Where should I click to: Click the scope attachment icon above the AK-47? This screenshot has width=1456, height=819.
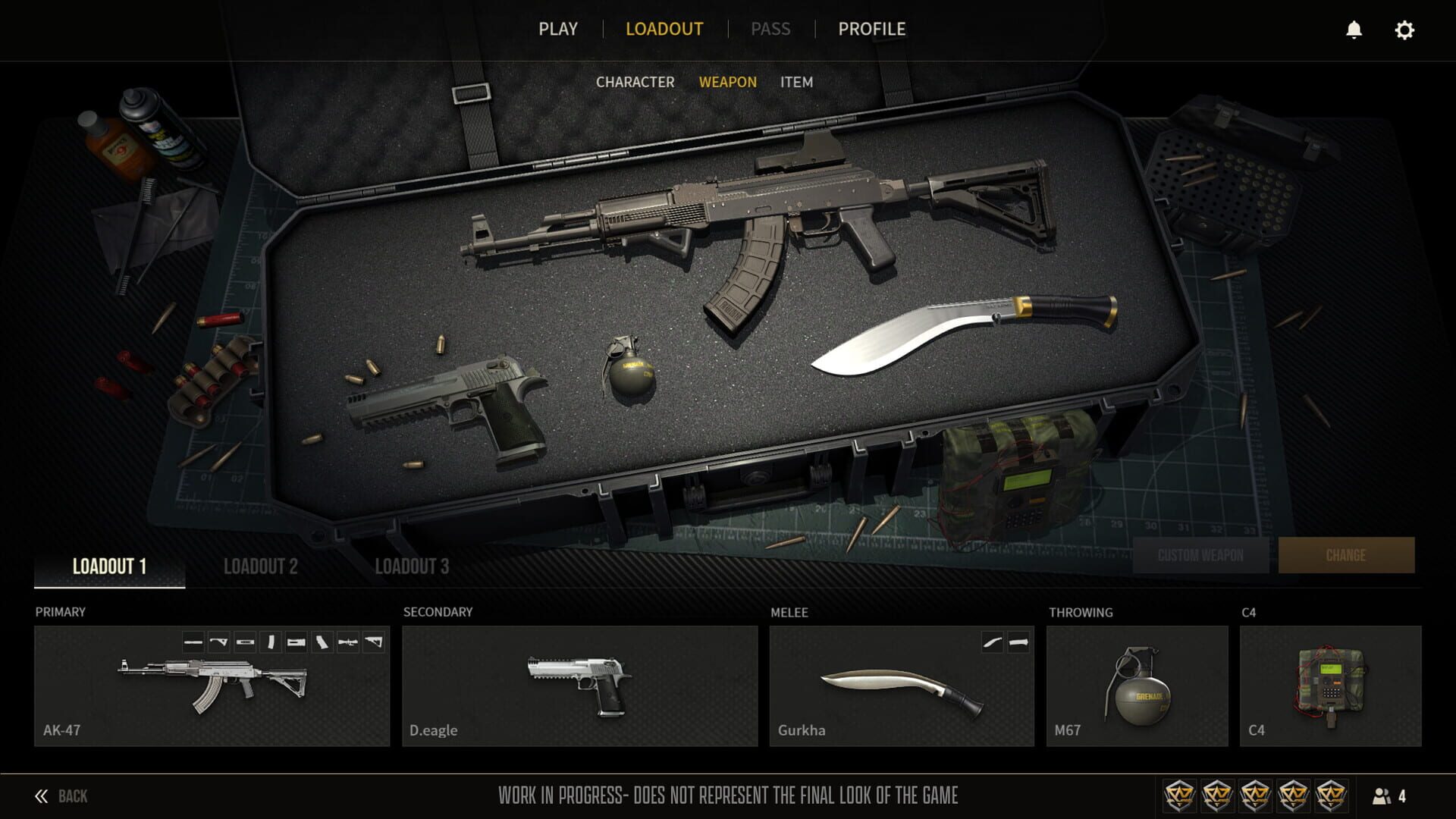pyautogui.click(x=347, y=643)
